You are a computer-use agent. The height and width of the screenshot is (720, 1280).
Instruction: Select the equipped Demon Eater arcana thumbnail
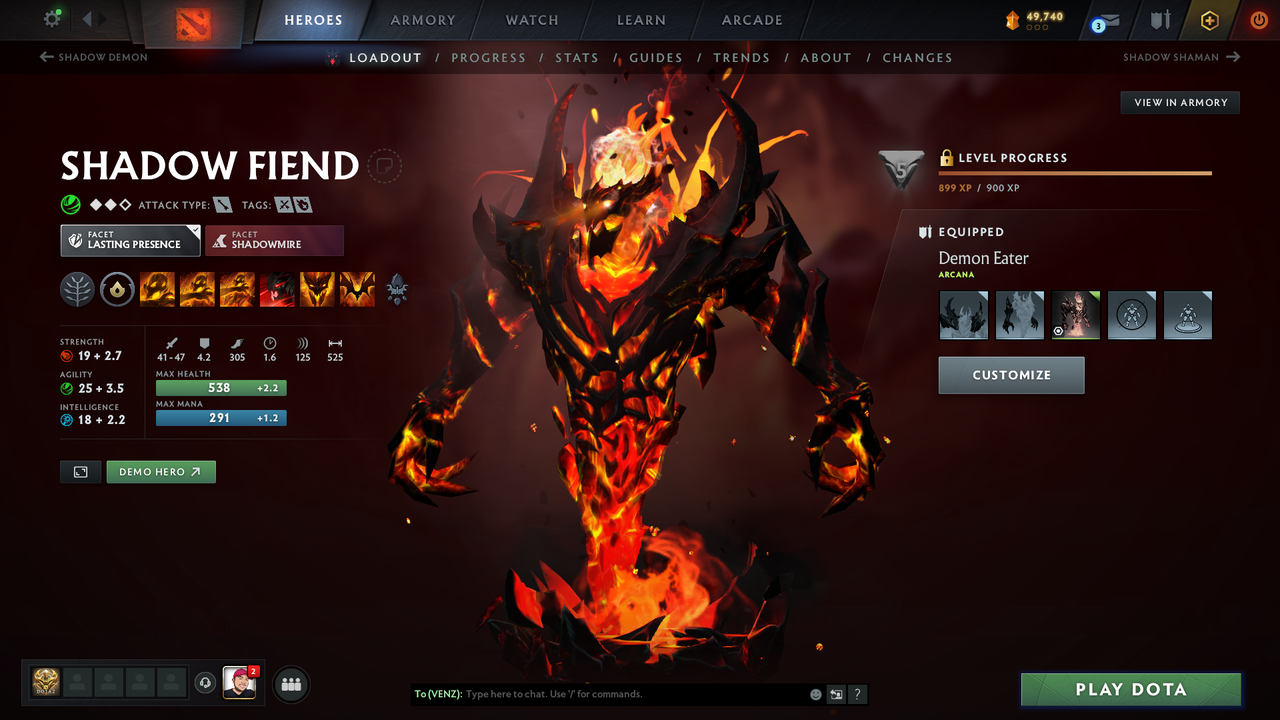pyautogui.click(x=1075, y=314)
